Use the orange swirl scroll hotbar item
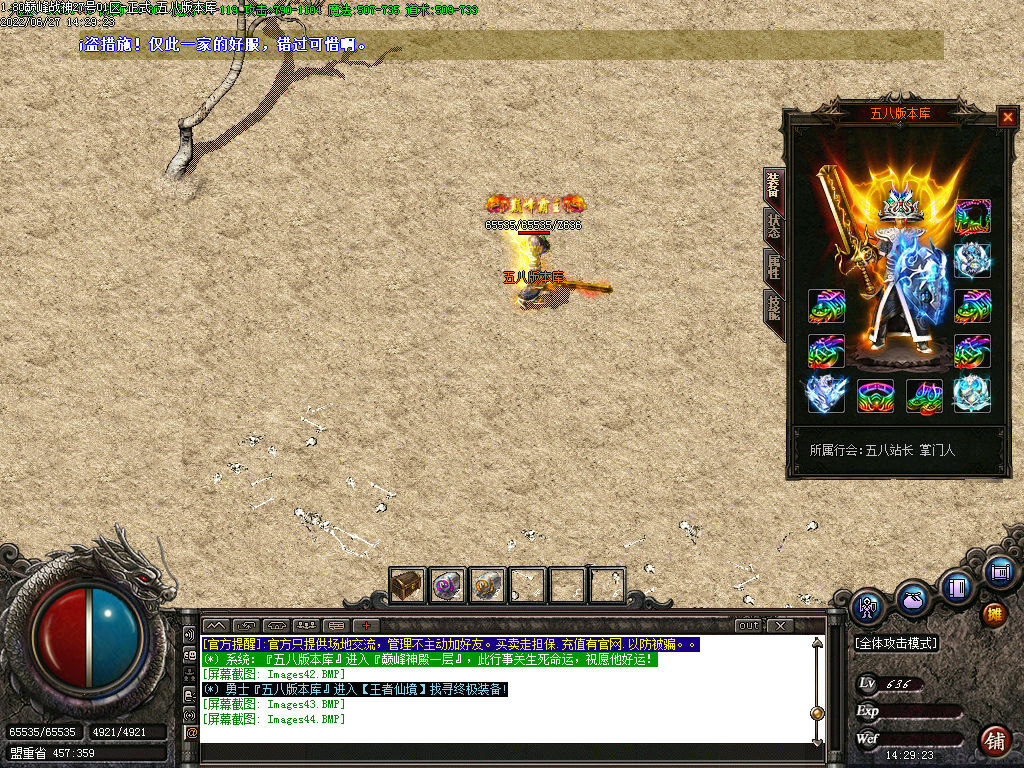The width and height of the screenshot is (1024, 768). tap(487, 585)
